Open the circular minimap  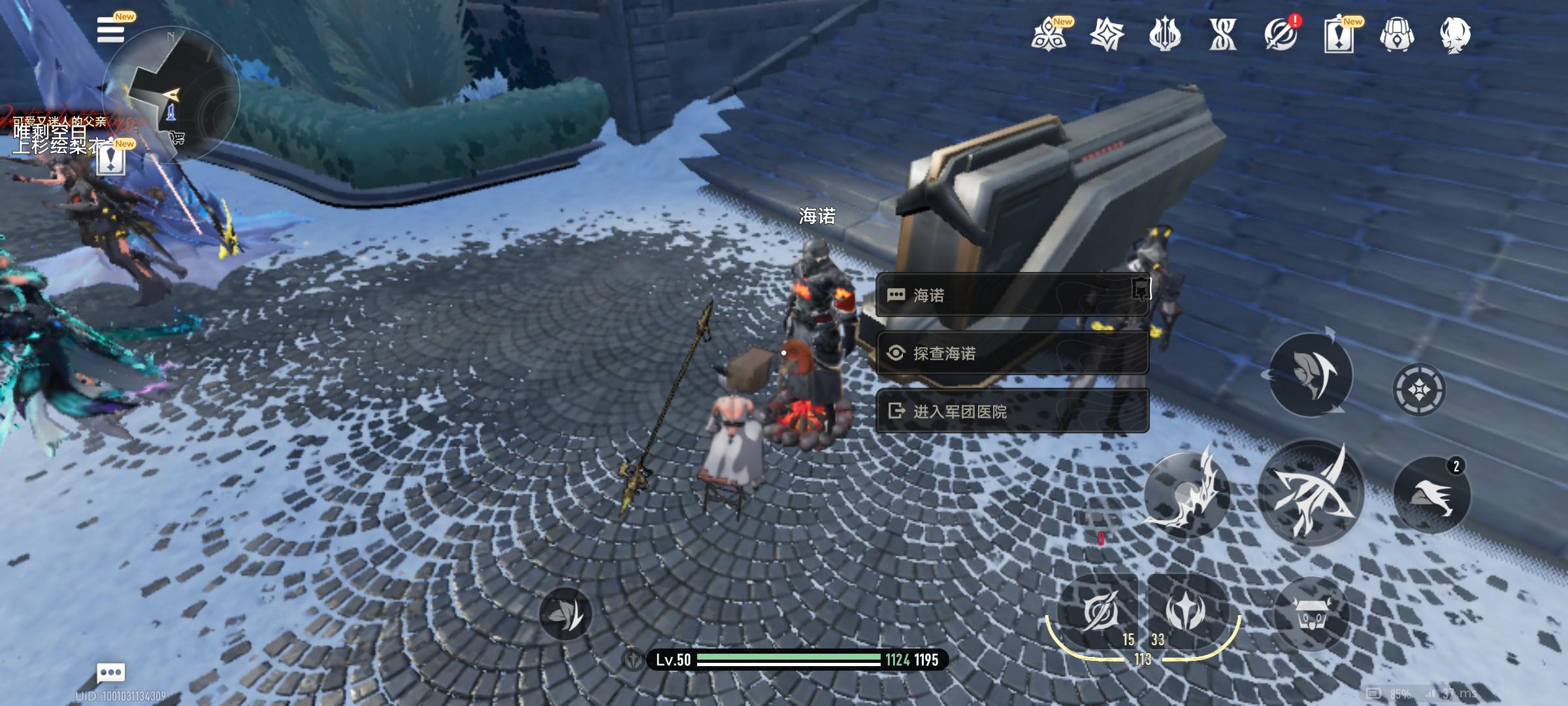[x=171, y=95]
